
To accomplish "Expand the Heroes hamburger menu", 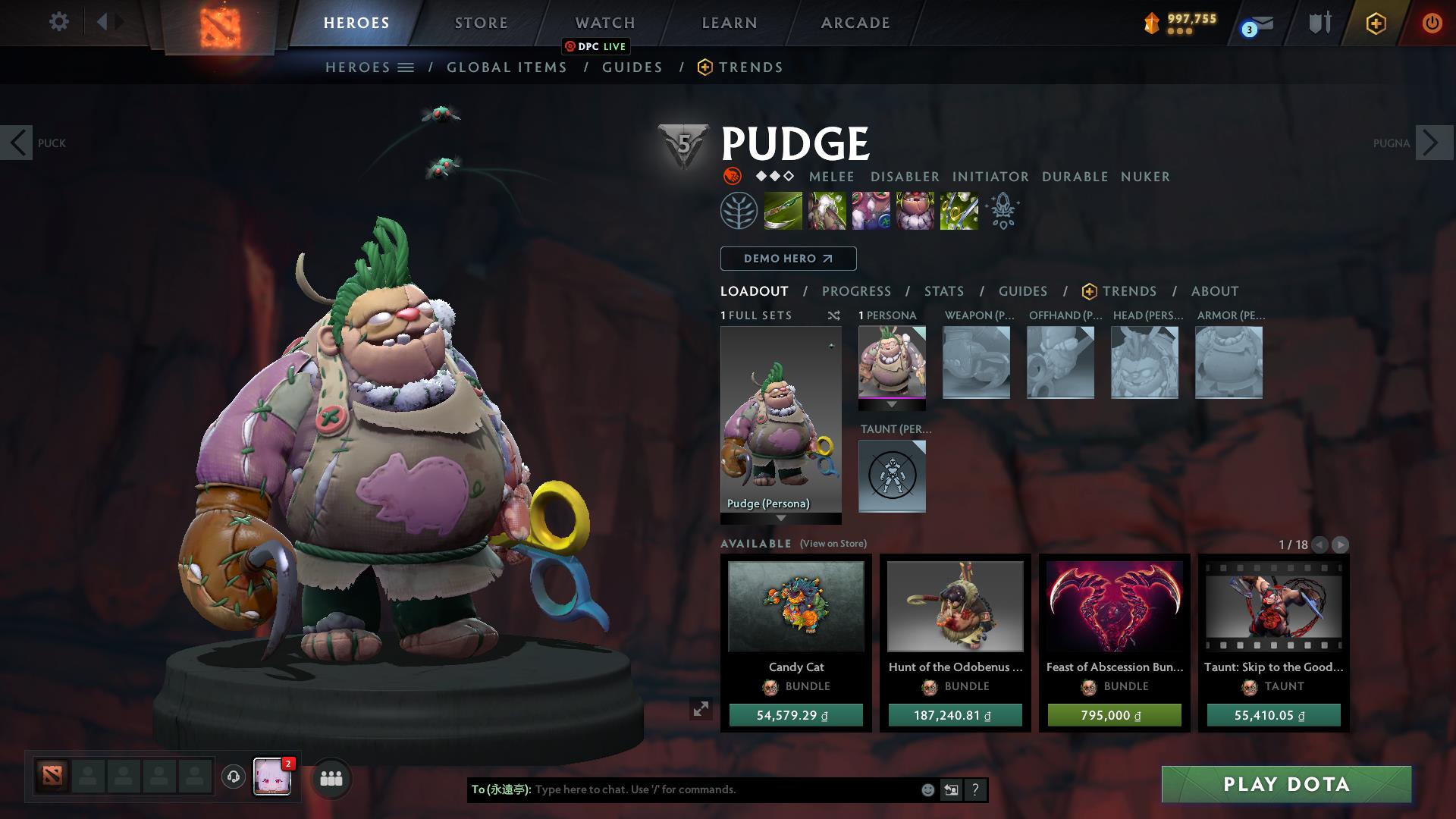I will pyautogui.click(x=406, y=67).
